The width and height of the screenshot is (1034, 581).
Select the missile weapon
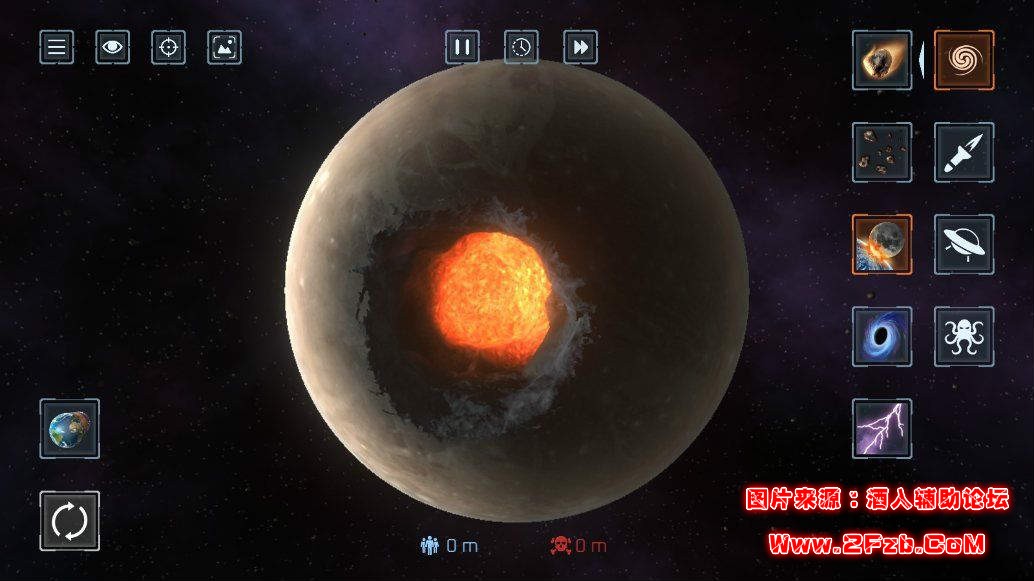point(964,152)
